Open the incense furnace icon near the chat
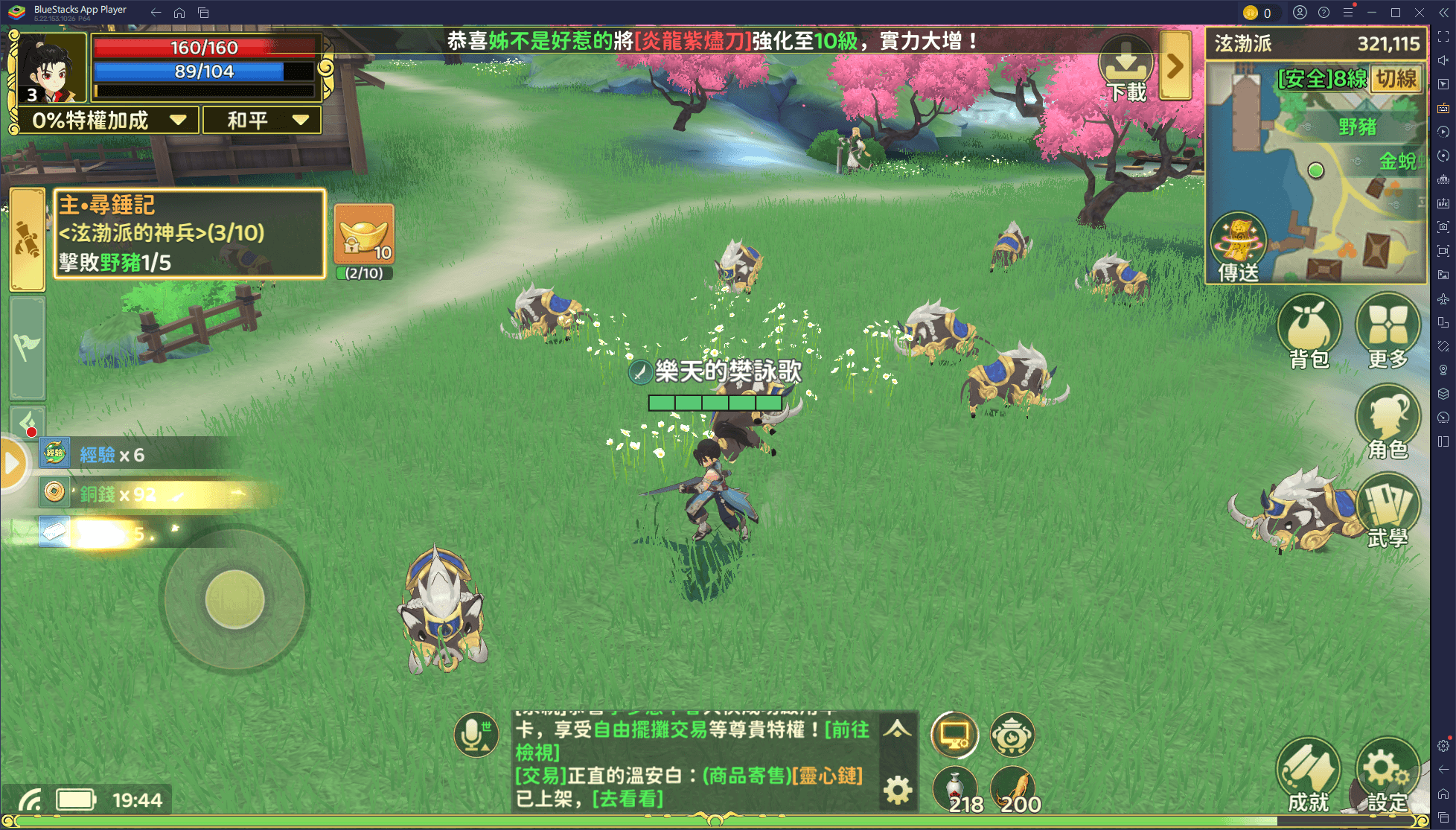This screenshot has width=1456, height=830. click(x=1012, y=735)
